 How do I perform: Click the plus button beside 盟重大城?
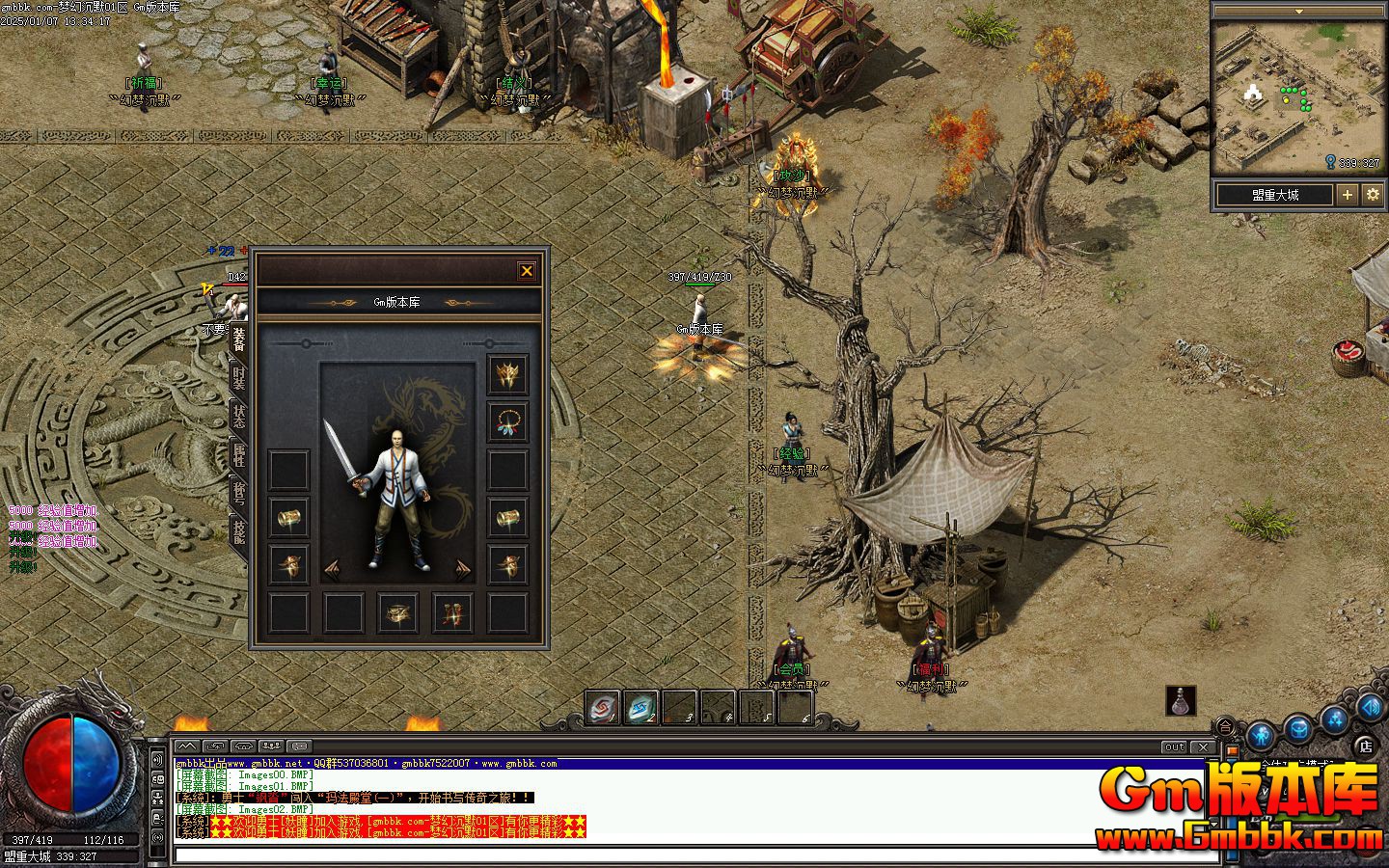pyautogui.click(x=1347, y=195)
